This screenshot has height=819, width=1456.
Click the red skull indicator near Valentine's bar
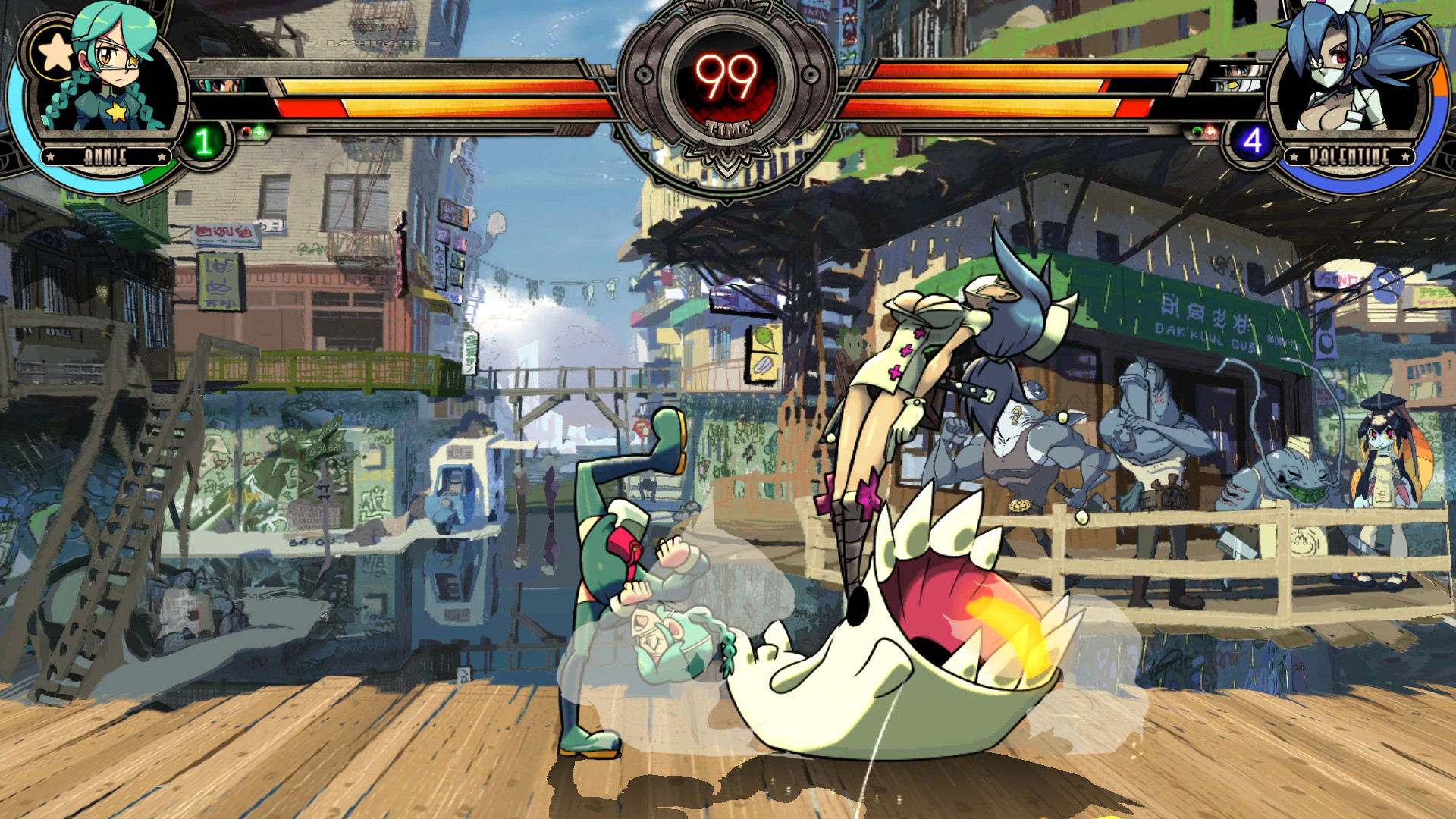coord(1210,130)
